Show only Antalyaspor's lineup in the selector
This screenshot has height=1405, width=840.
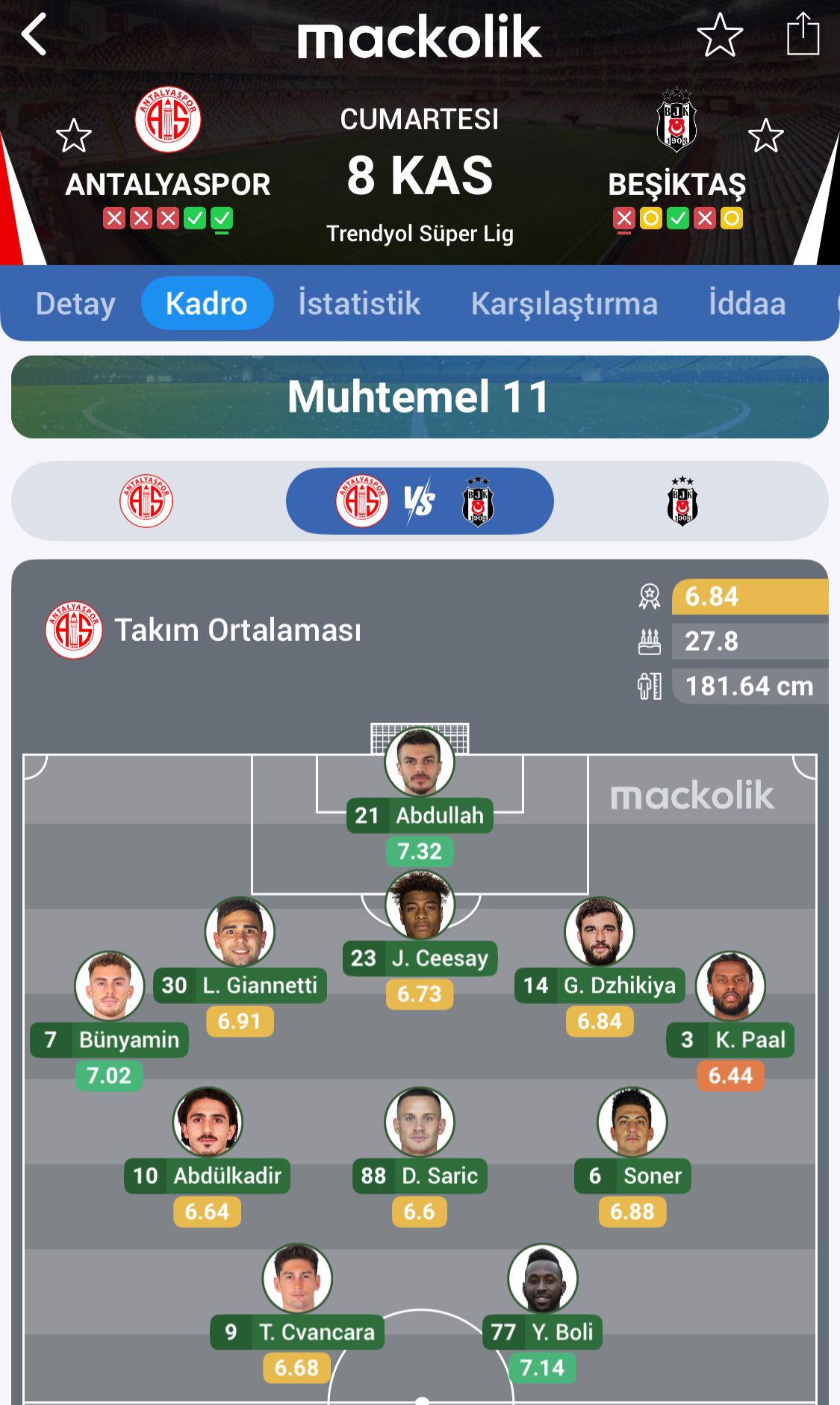point(146,500)
